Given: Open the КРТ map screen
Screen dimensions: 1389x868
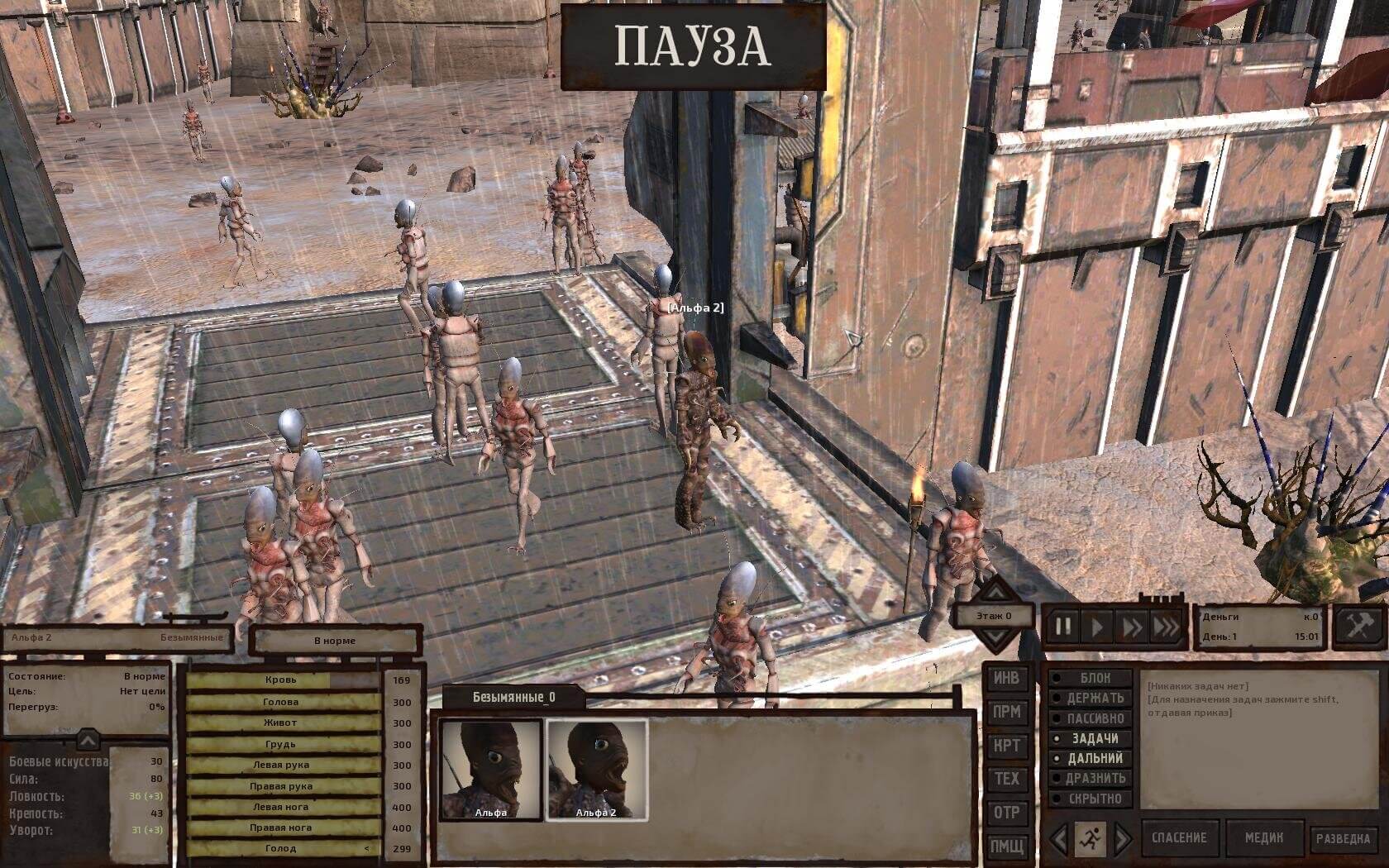Looking at the screenshot, I should point(1006,746).
